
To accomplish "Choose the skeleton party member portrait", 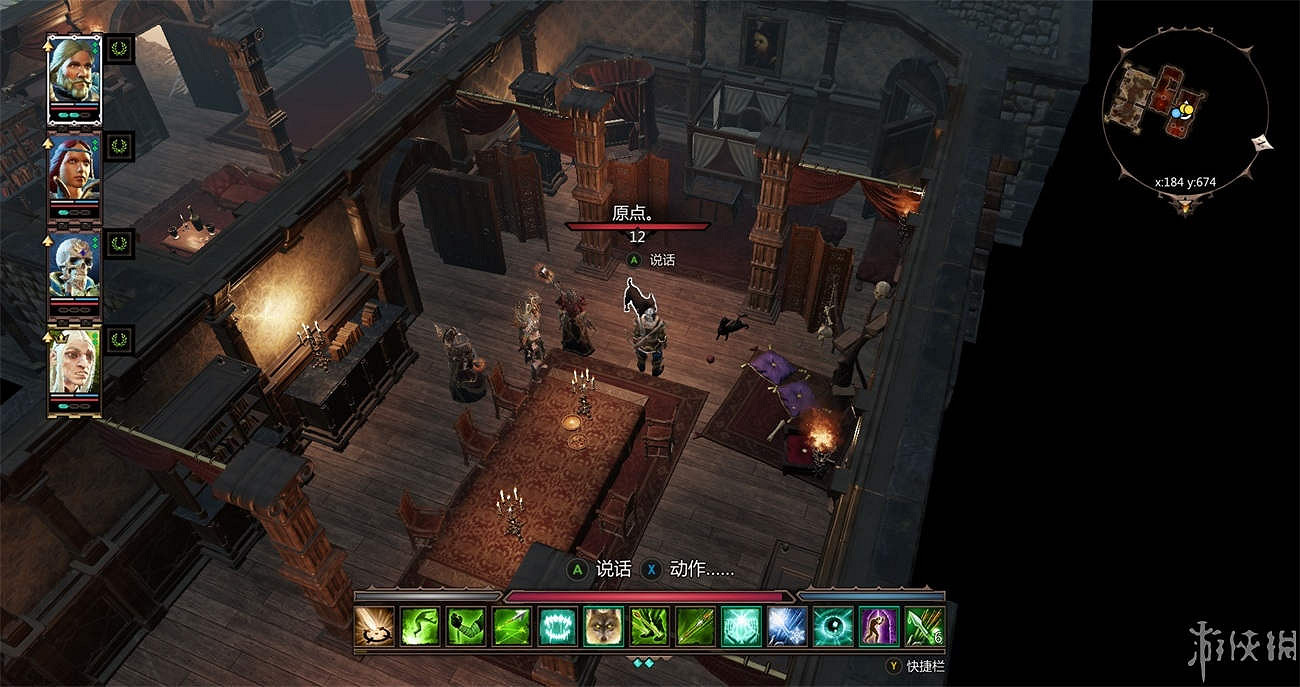I will pos(74,268).
